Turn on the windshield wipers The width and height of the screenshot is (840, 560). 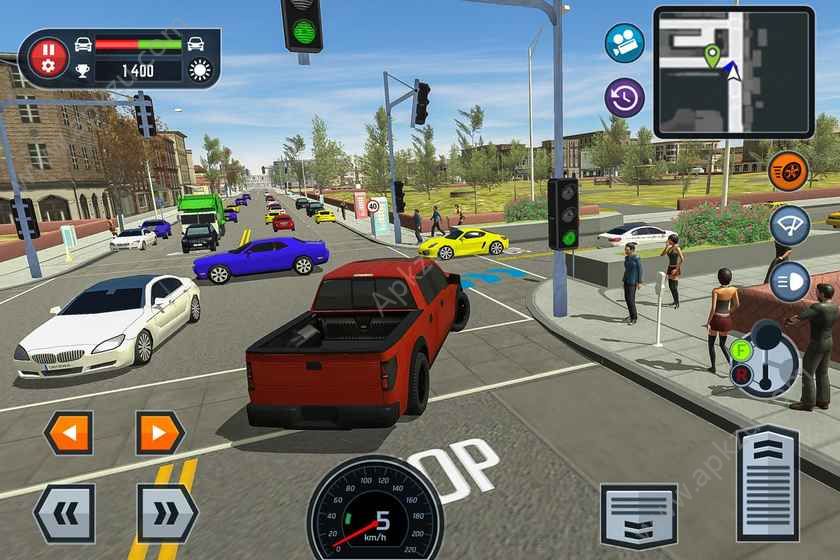(789, 226)
